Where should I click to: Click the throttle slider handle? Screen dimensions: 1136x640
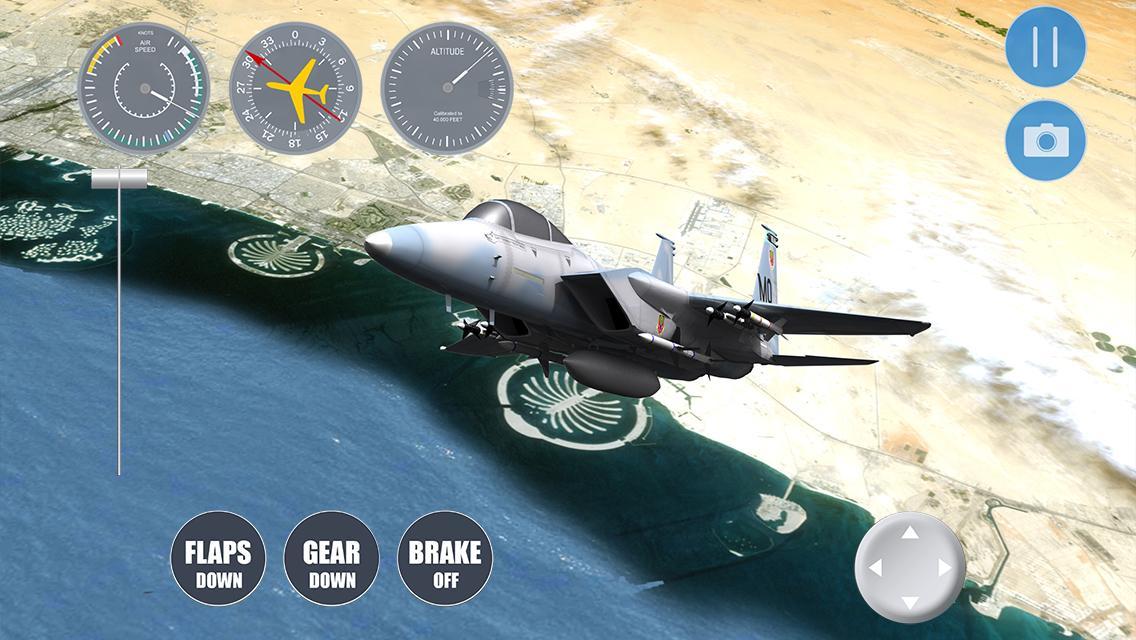(119, 179)
